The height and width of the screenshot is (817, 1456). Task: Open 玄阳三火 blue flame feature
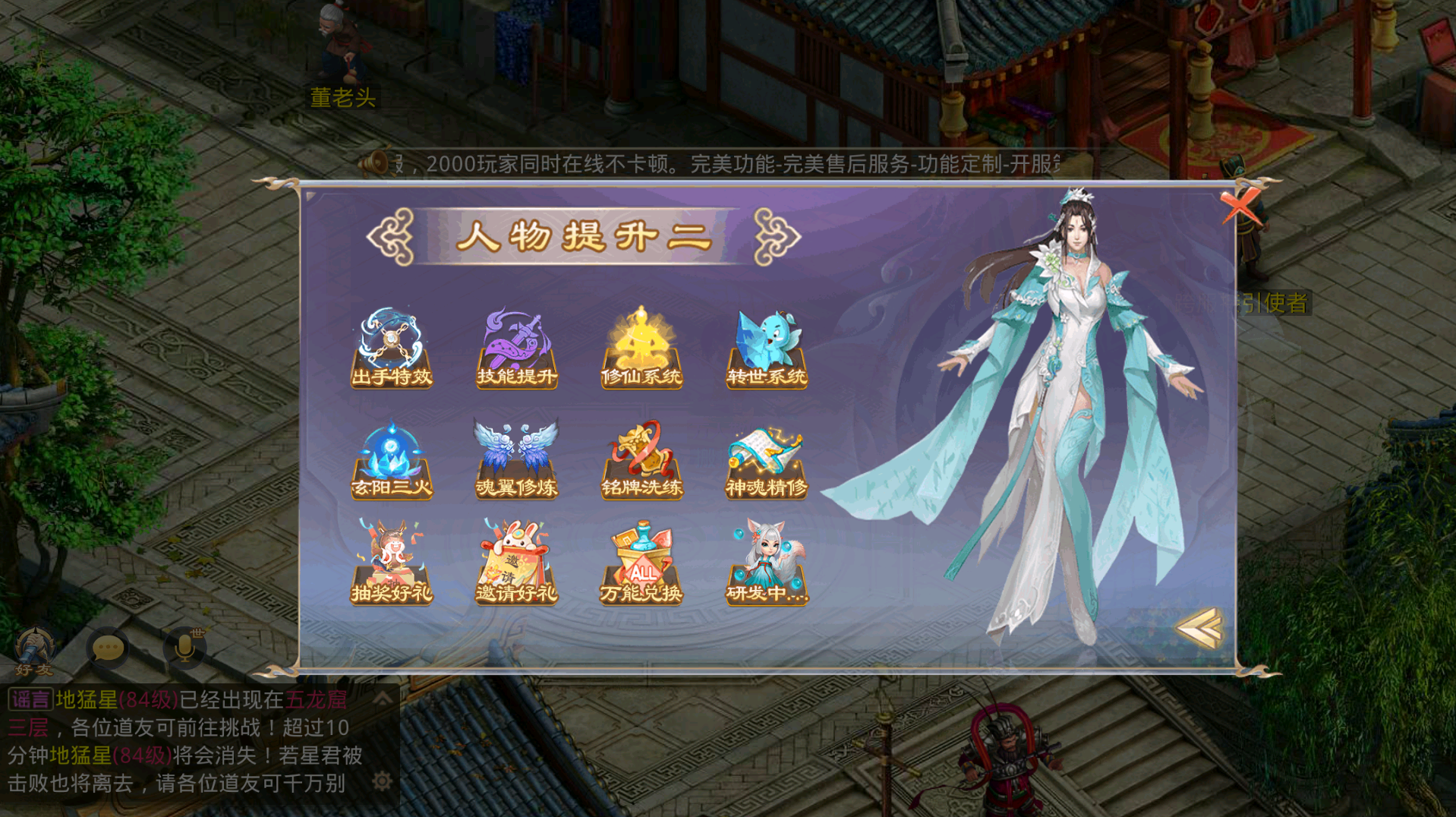[x=392, y=461]
